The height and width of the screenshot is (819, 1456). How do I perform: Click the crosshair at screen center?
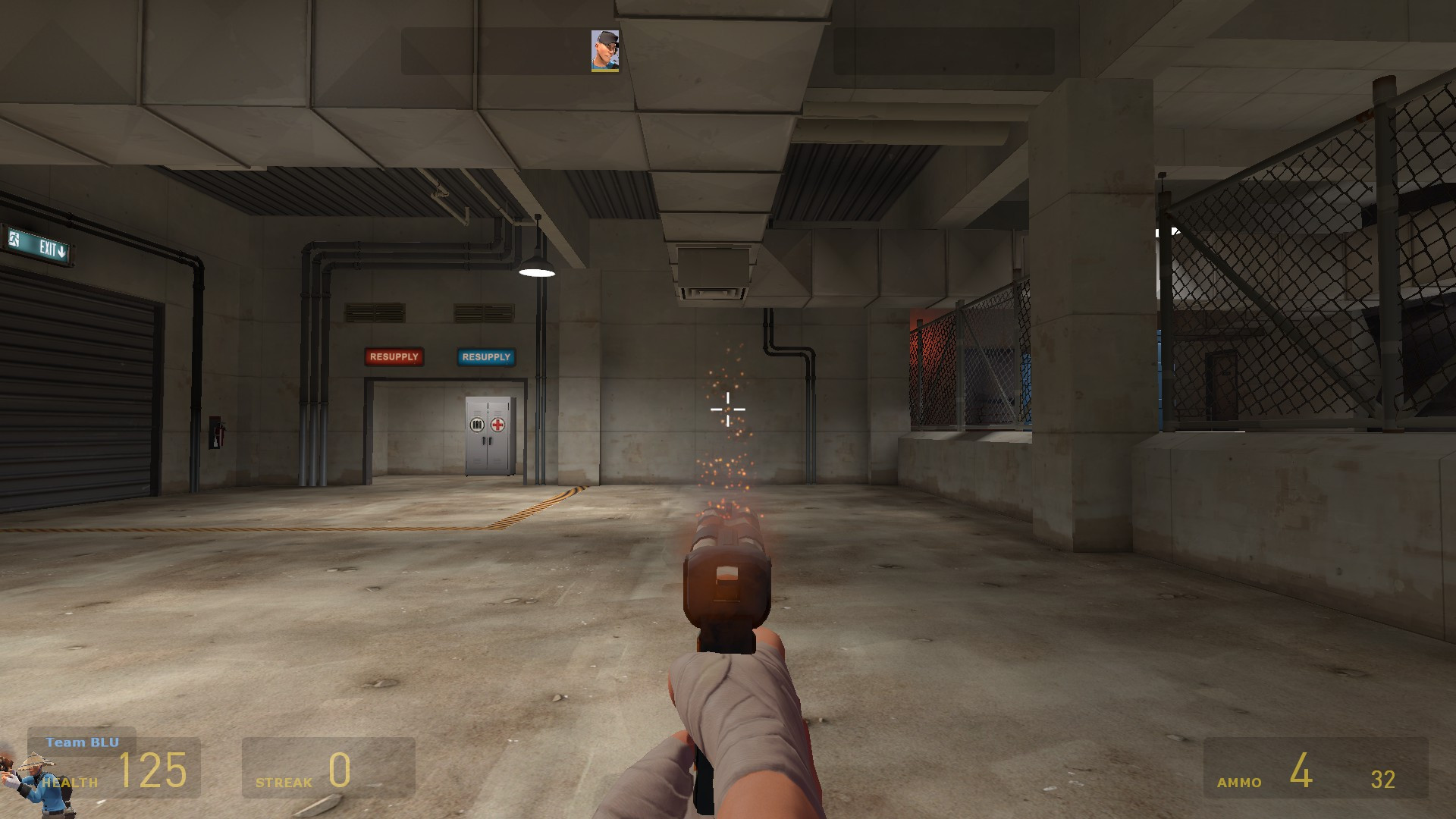727,409
